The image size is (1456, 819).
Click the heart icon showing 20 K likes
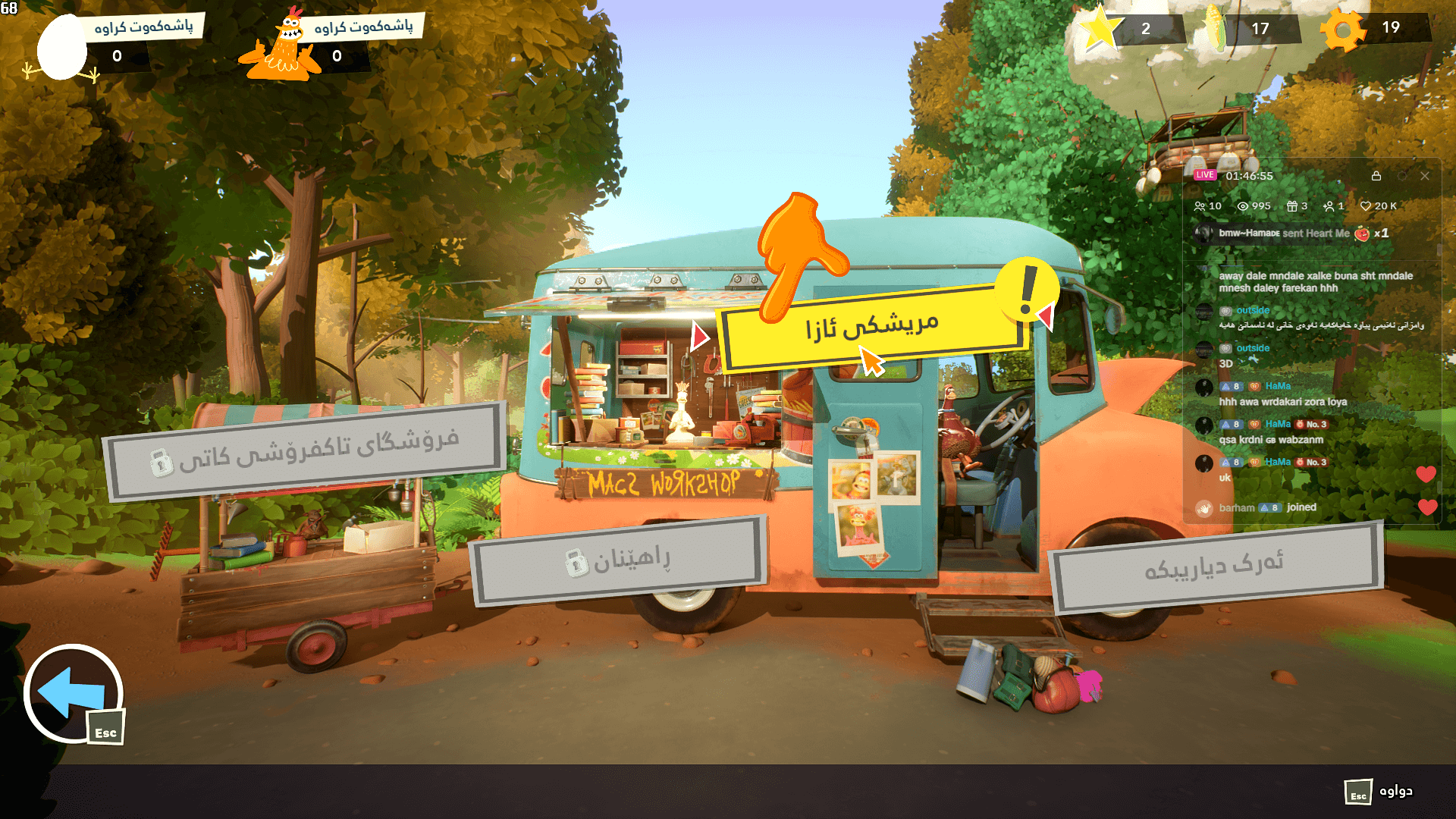click(1367, 206)
